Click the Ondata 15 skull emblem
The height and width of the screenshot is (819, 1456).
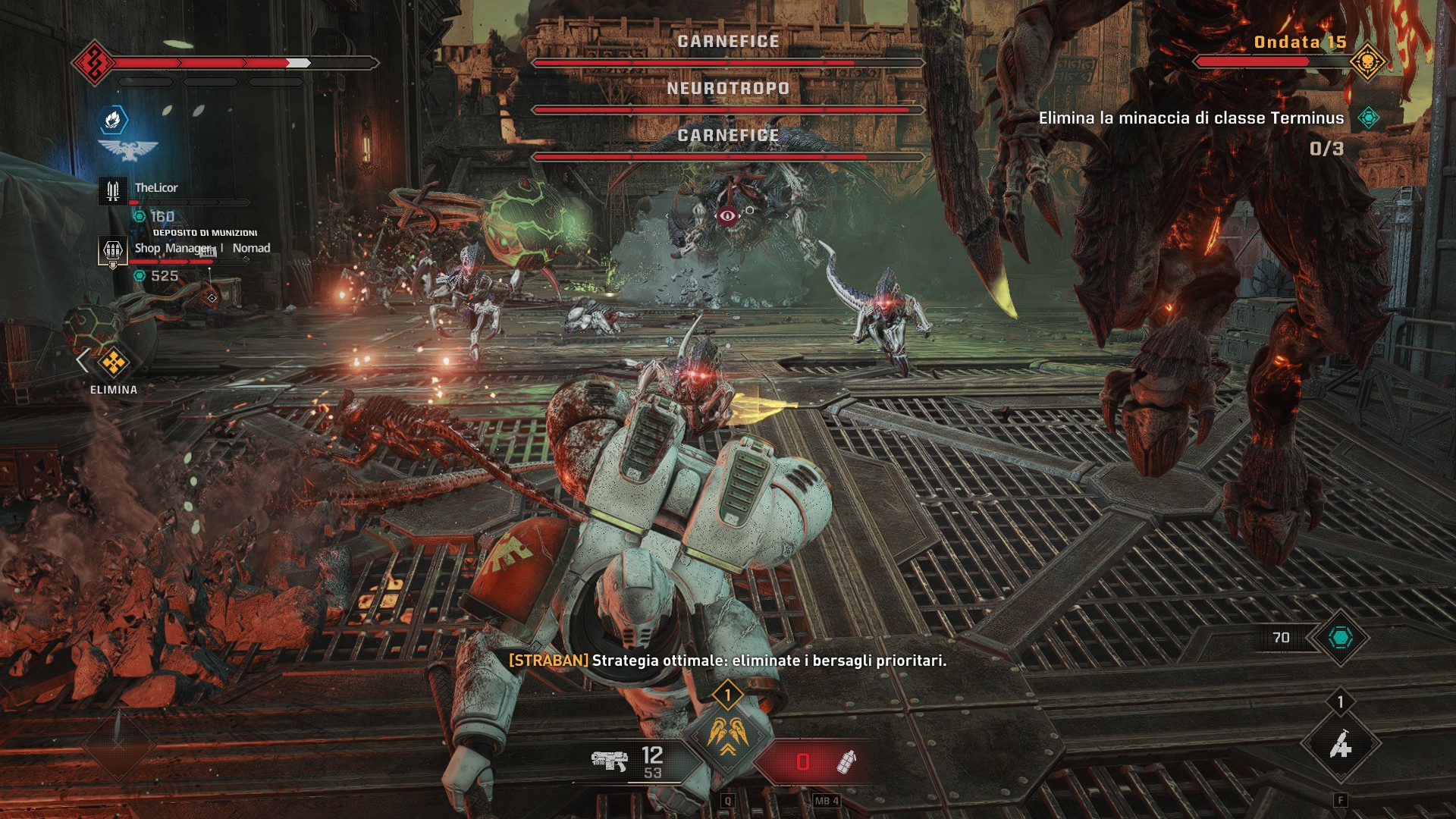[x=1367, y=61]
